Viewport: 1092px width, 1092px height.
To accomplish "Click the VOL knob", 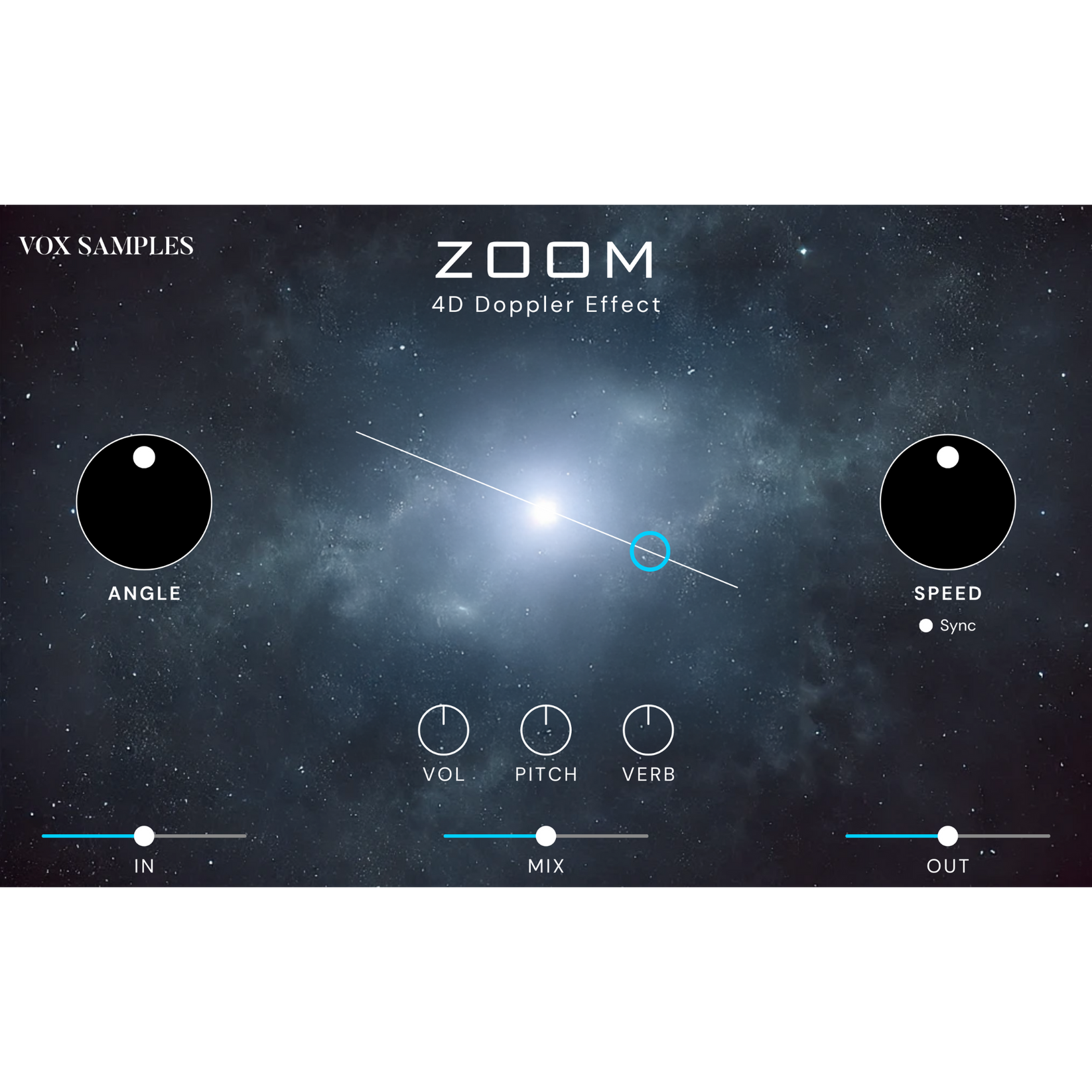I will [445, 736].
